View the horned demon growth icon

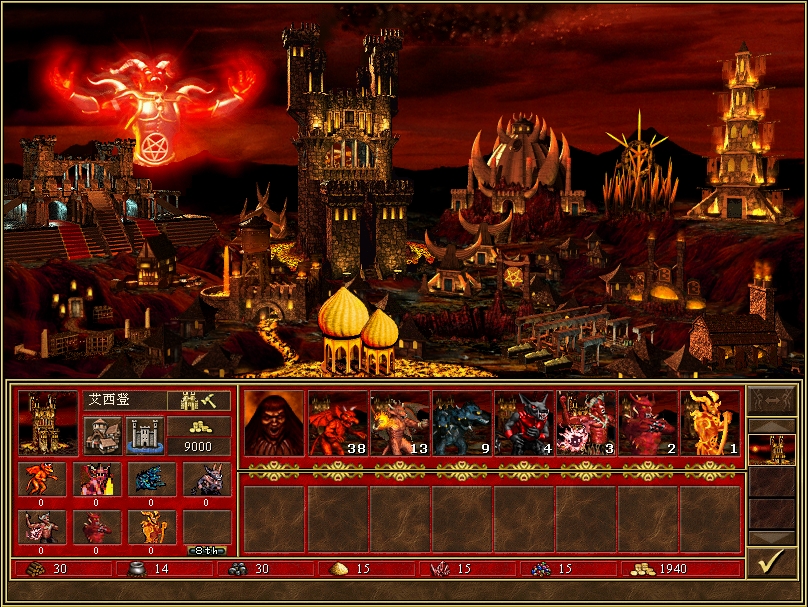point(206,477)
